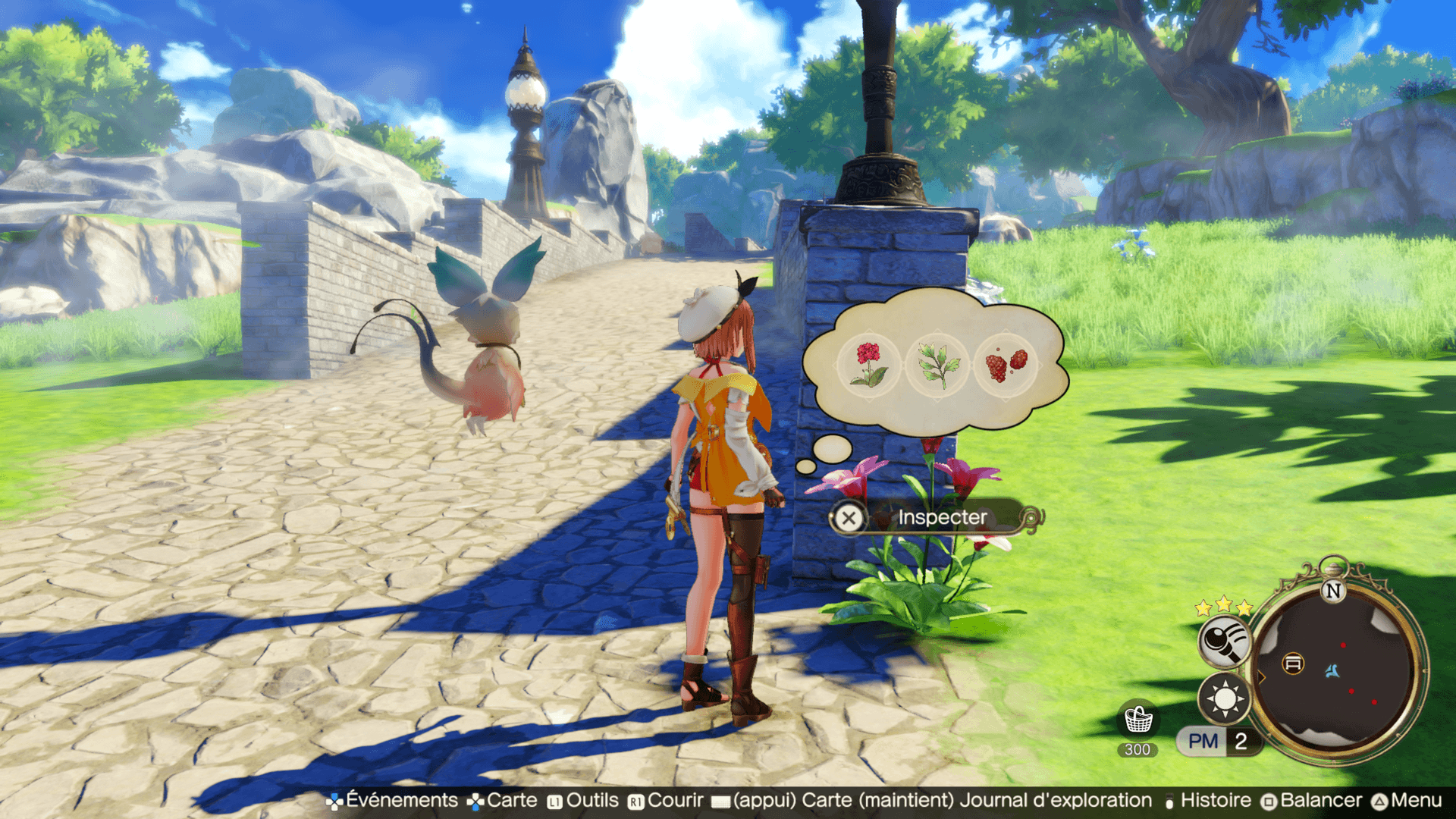Choose the red flower icon in the bubble
The image size is (1456, 819).
pyautogui.click(x=869, y=364)
